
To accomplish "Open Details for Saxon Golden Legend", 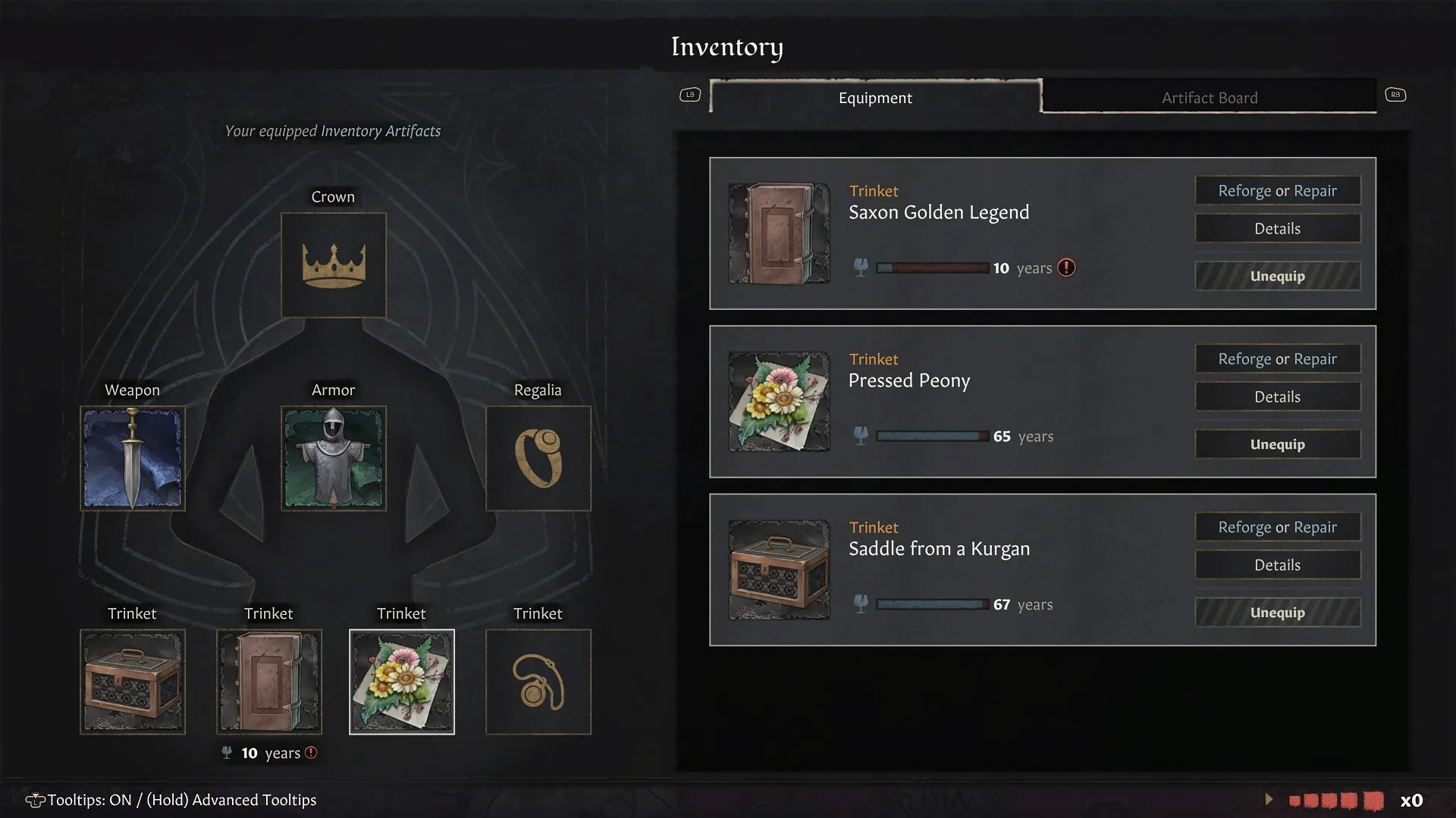I will point(1277,228).
